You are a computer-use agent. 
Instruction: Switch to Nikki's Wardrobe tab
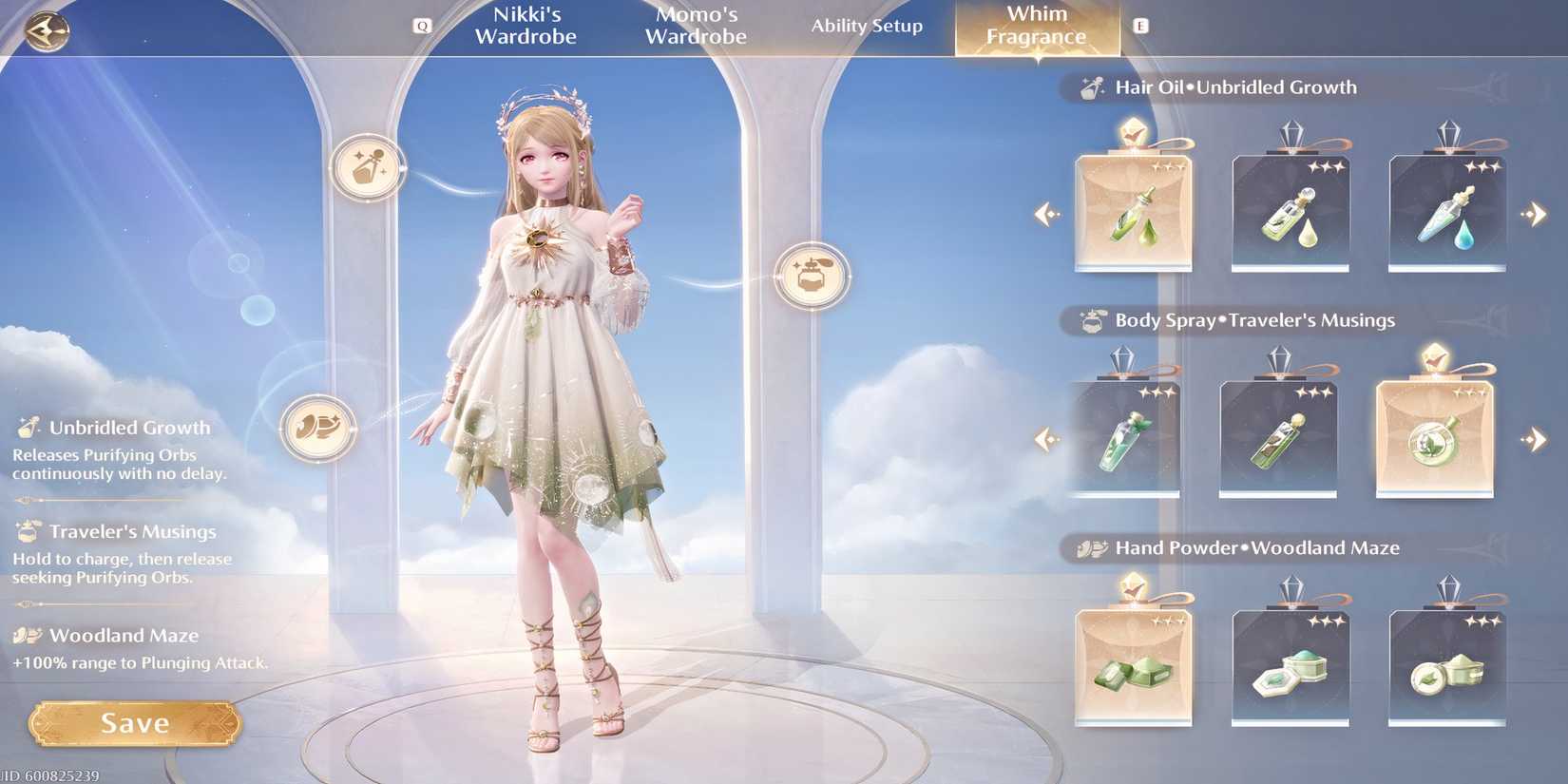click(526, 26)
